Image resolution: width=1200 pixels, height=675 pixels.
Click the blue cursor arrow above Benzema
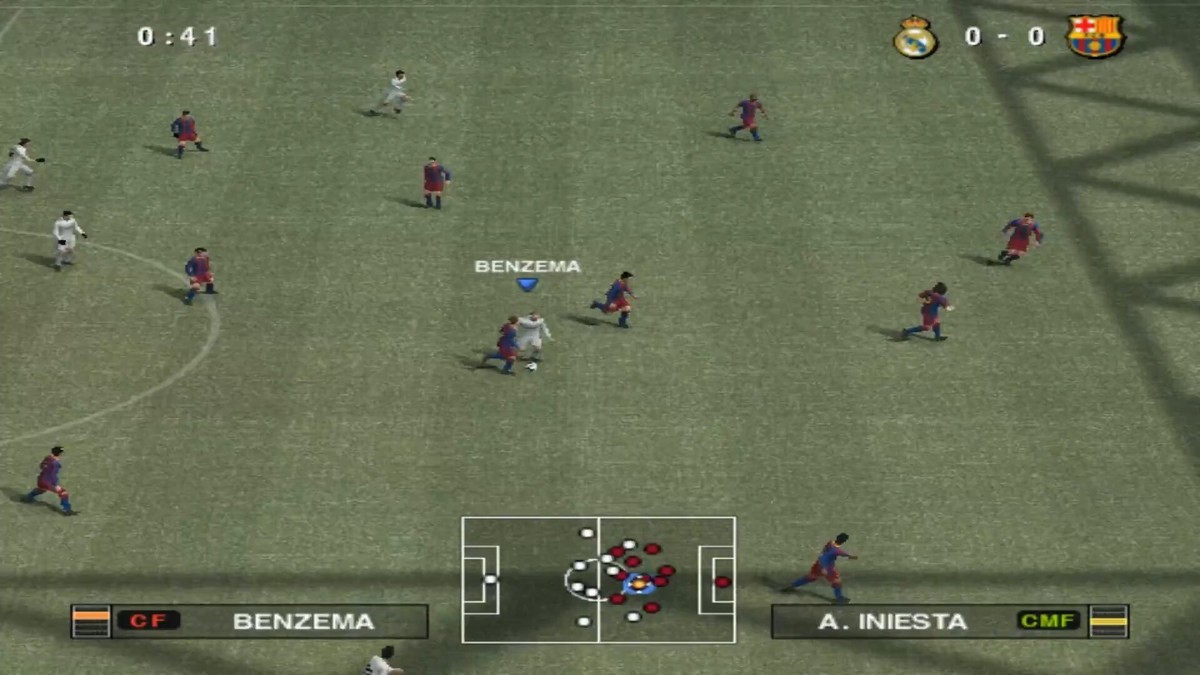pos(527,285)
